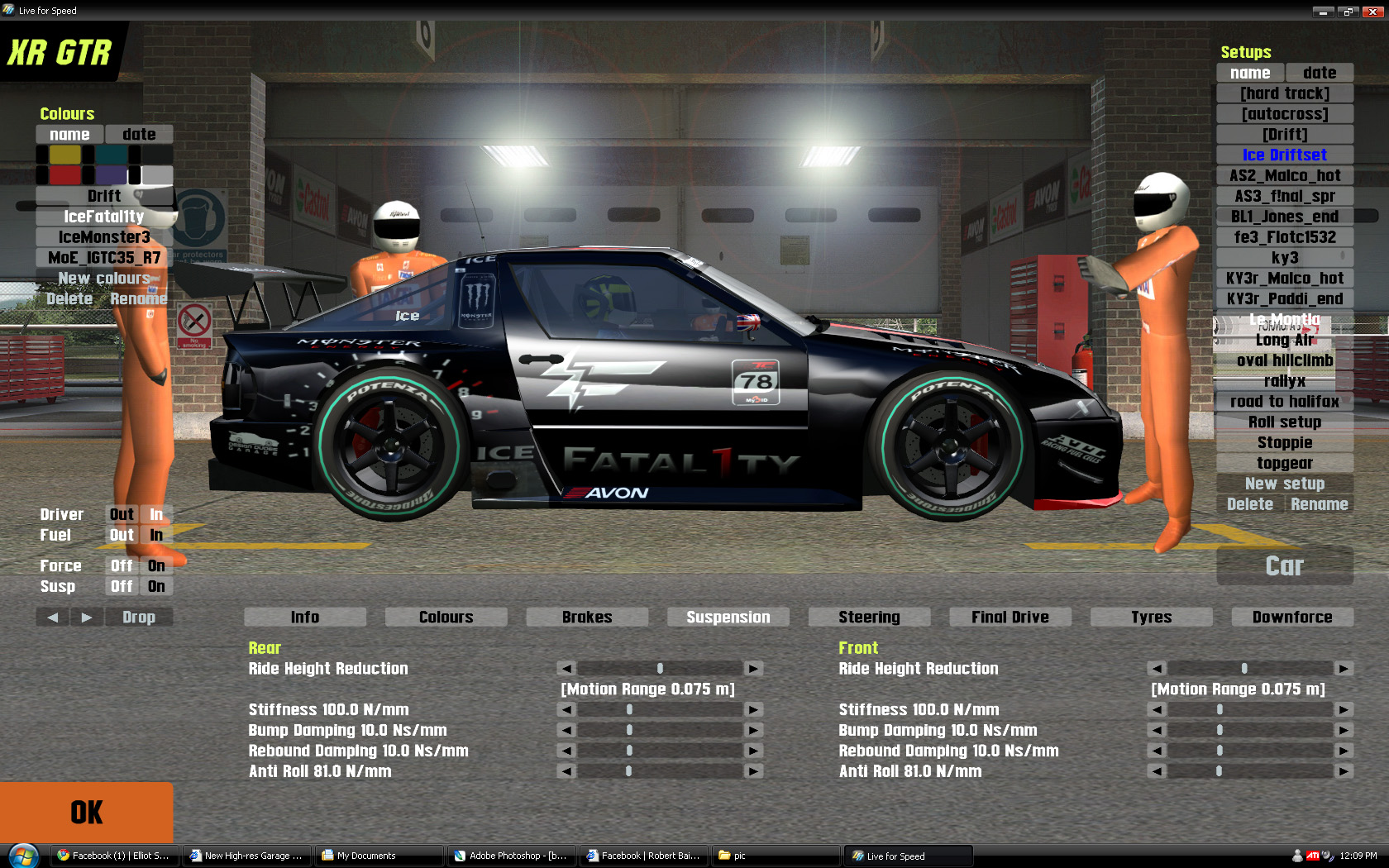This screenshot has height=868, width=1389.
Task: Switch to the Steering tab
Action: click(869, 617)
